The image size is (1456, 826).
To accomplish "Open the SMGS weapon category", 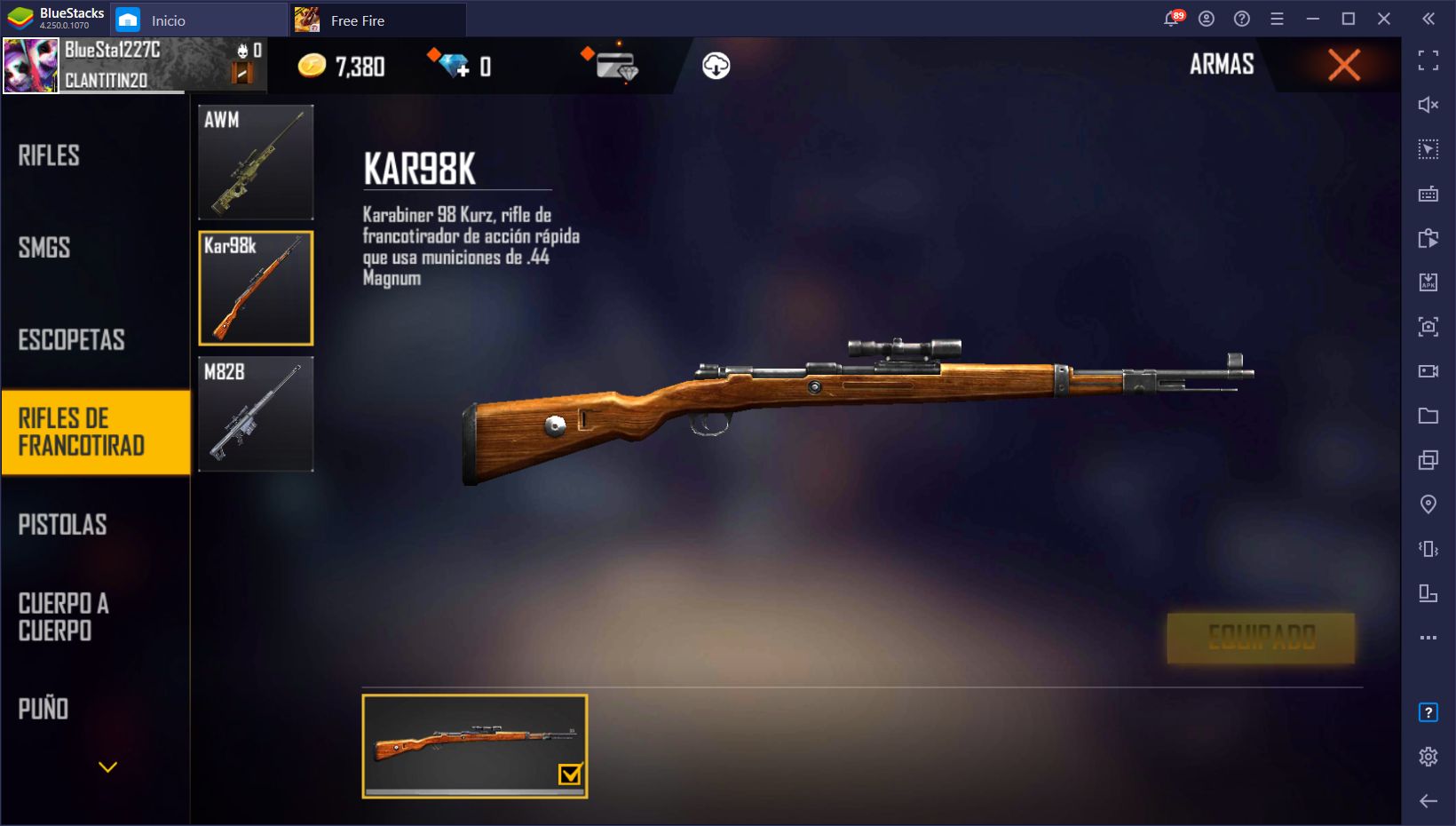I will (44, 248).
